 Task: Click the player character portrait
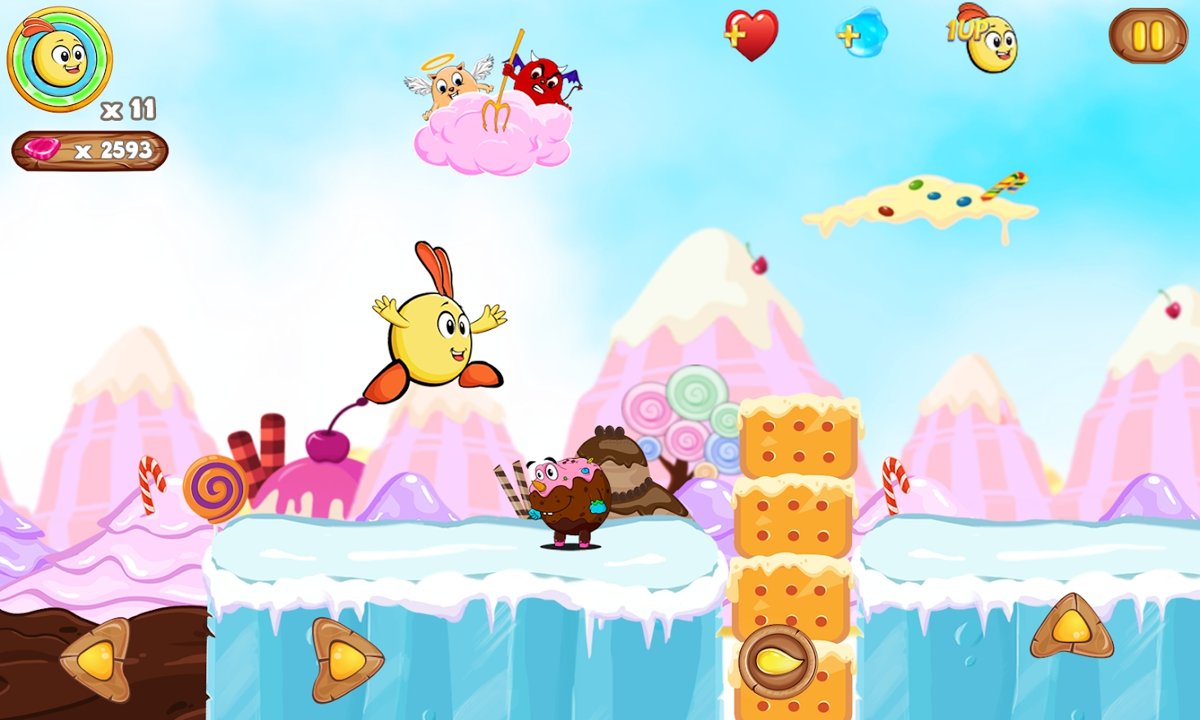click(59, 58)
